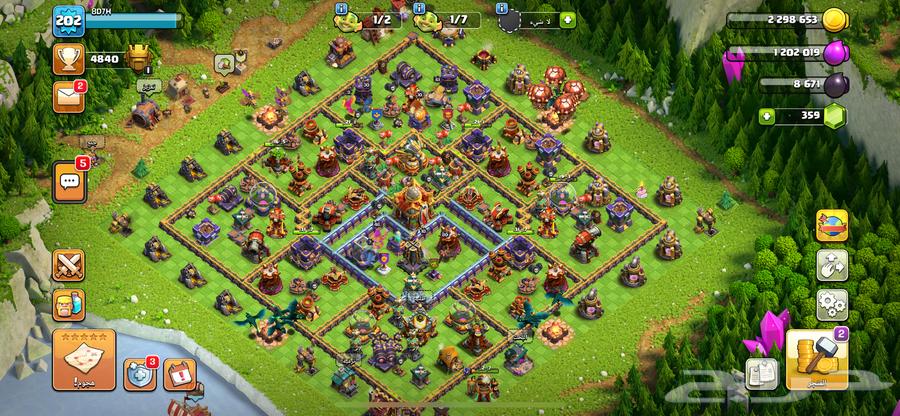Screen dimensions: 900x416
Task: Tap the green plus to buy gems
Action: click(767, 116)
